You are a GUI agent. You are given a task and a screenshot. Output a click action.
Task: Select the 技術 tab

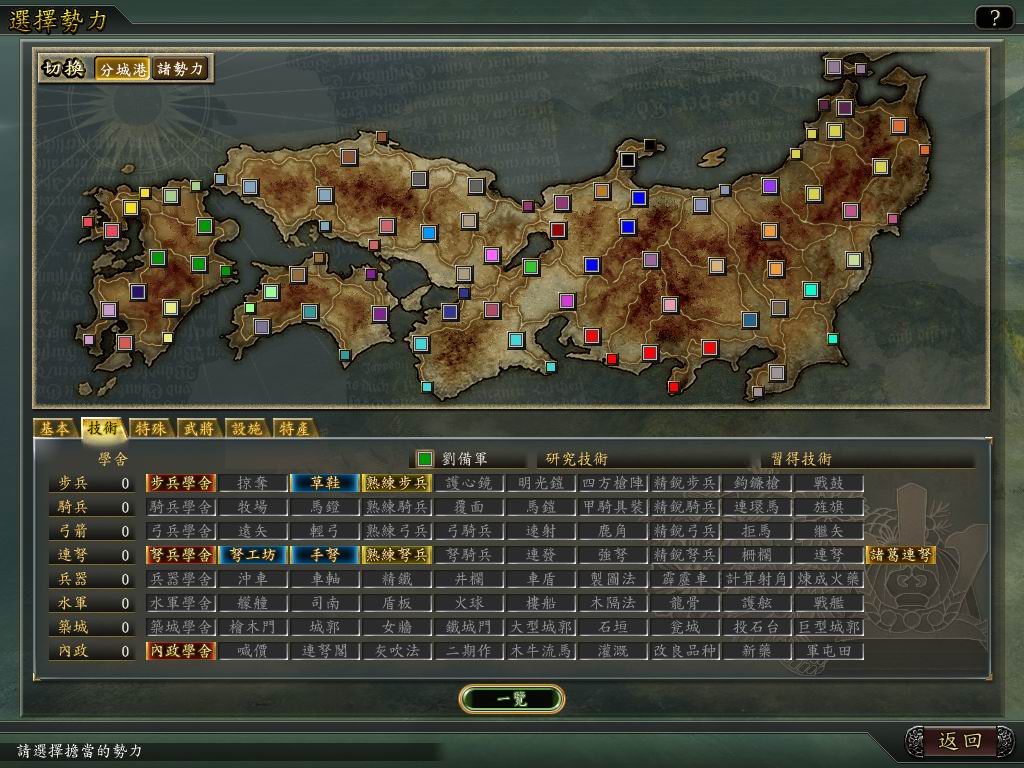tap(102, 429)
